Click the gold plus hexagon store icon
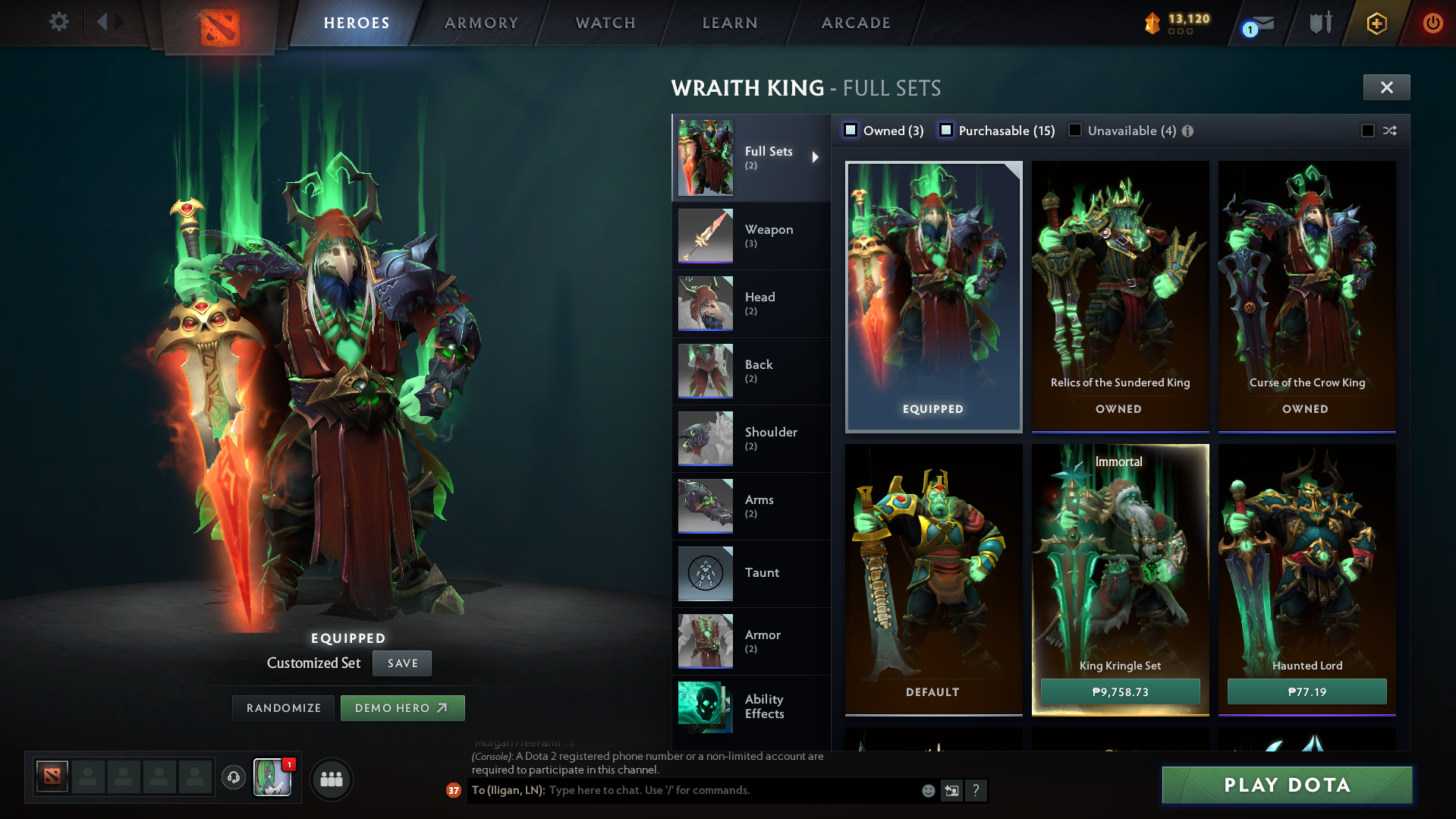 point(1376,23)
